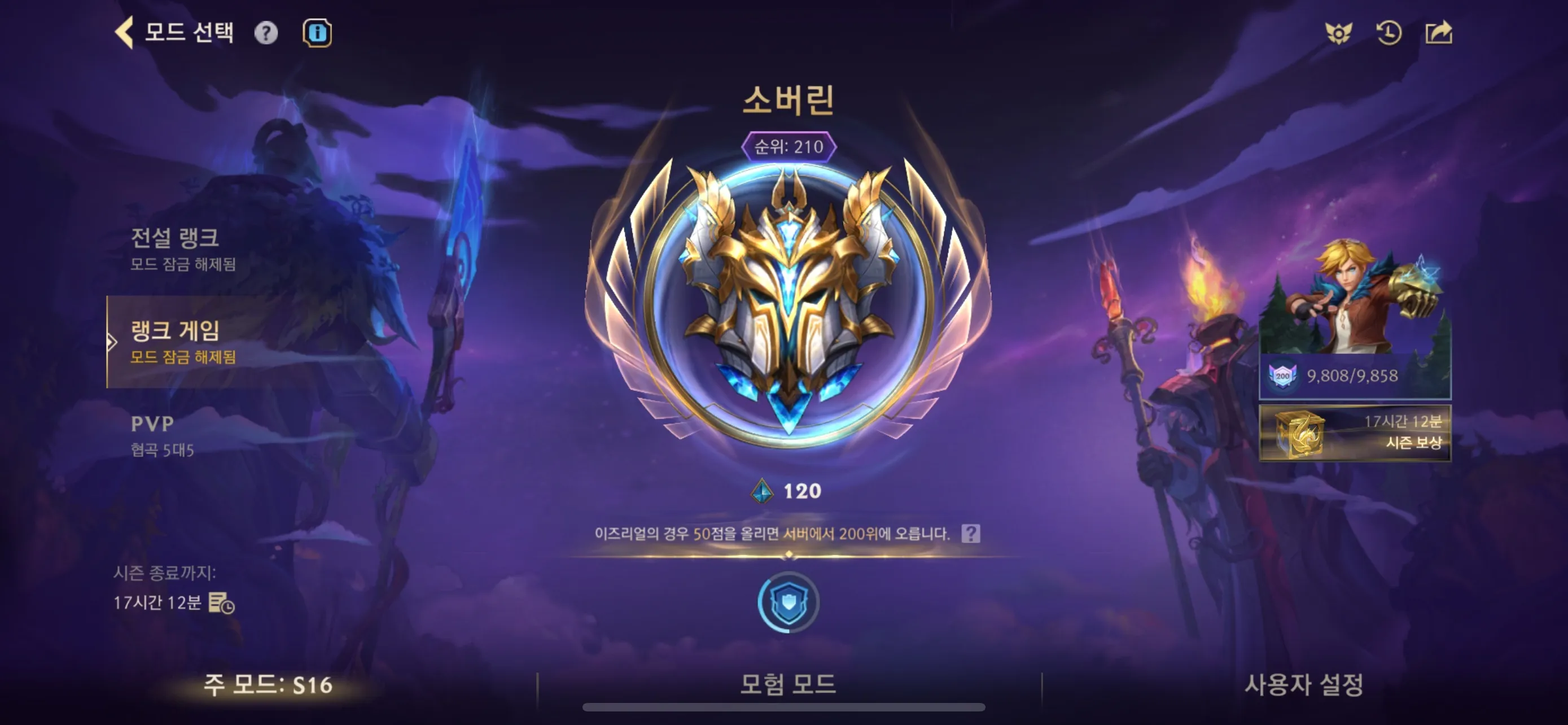The width and height of the screenshot is (1568, 725).
Task: Click the blue info icon in the header
Action: tap(317, 33)
